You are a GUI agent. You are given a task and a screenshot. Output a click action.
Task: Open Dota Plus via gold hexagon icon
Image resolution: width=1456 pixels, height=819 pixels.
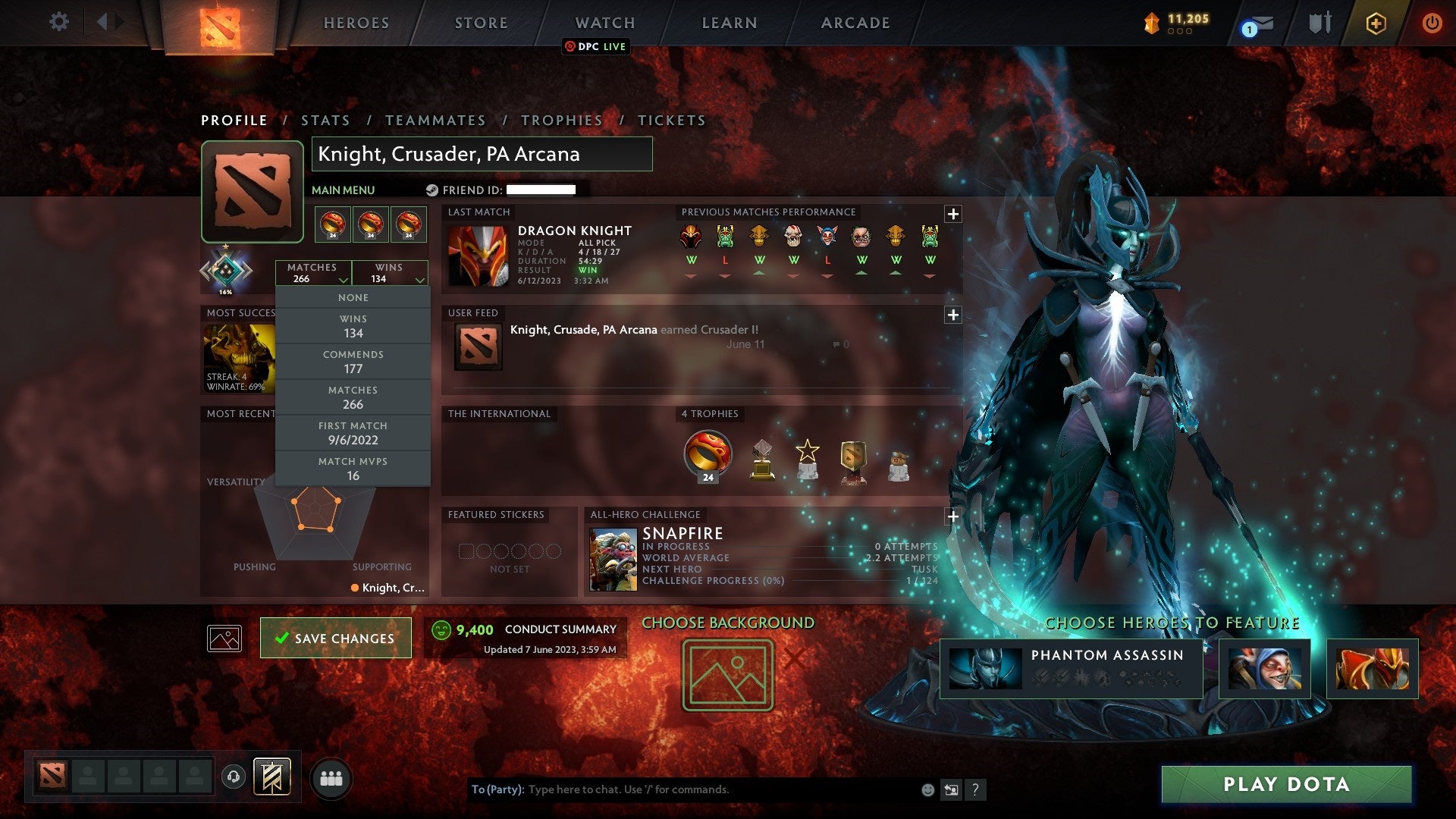click(1376, 23)
